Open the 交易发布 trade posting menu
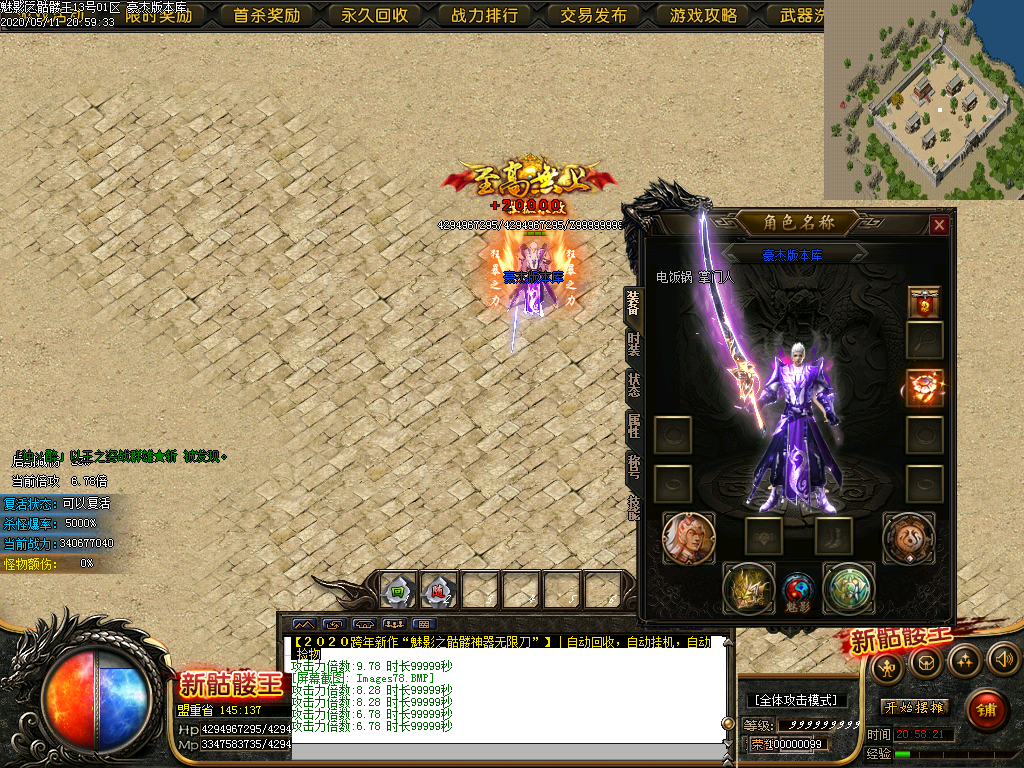 coord(593,15)
